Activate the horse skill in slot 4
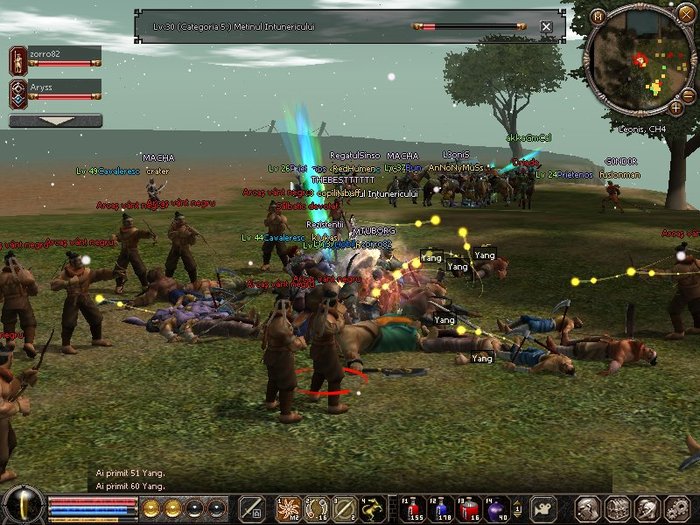700x525 pixels. click(372, 508)
